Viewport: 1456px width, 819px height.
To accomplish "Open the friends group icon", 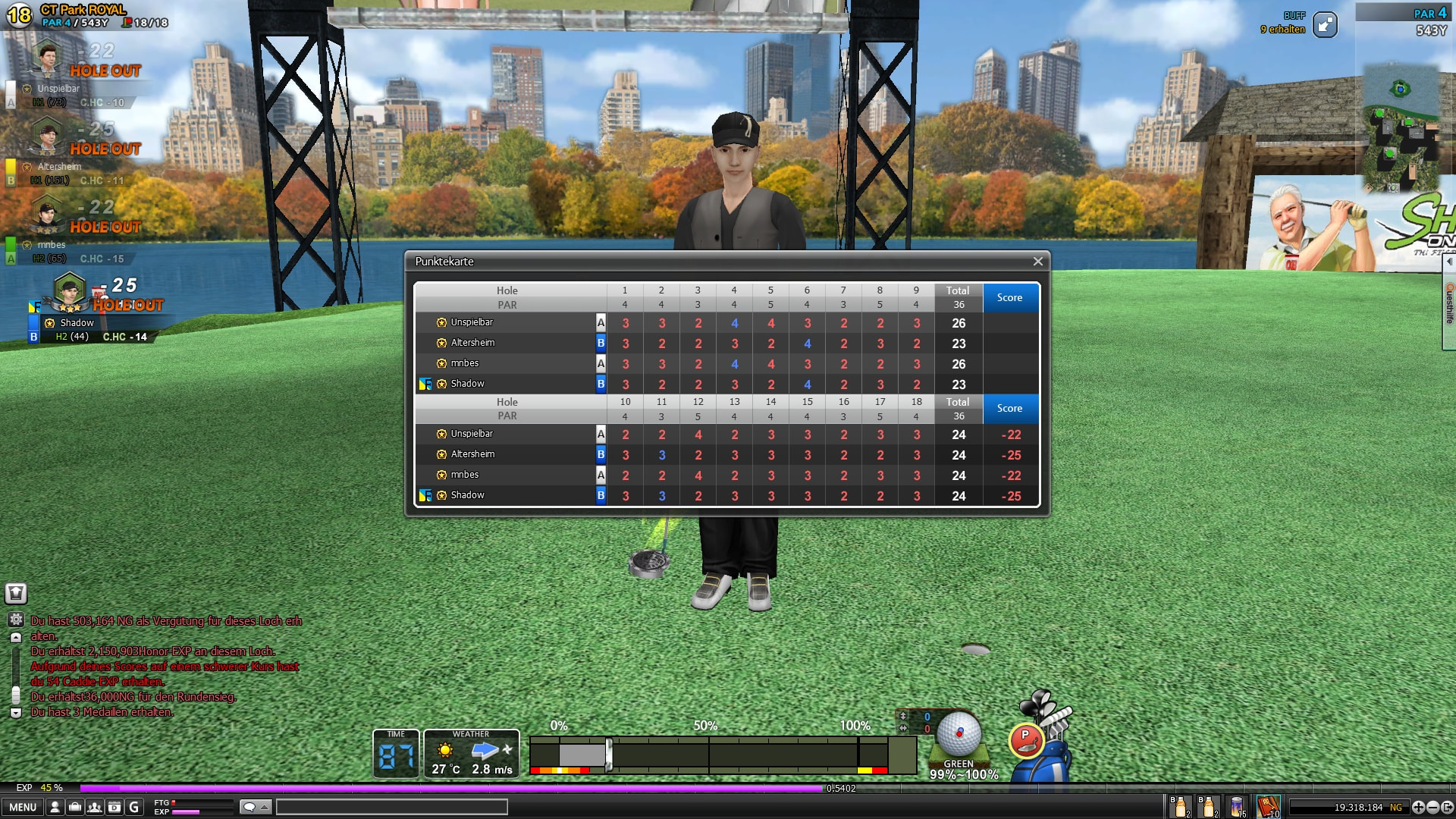I will coord(95,808).
